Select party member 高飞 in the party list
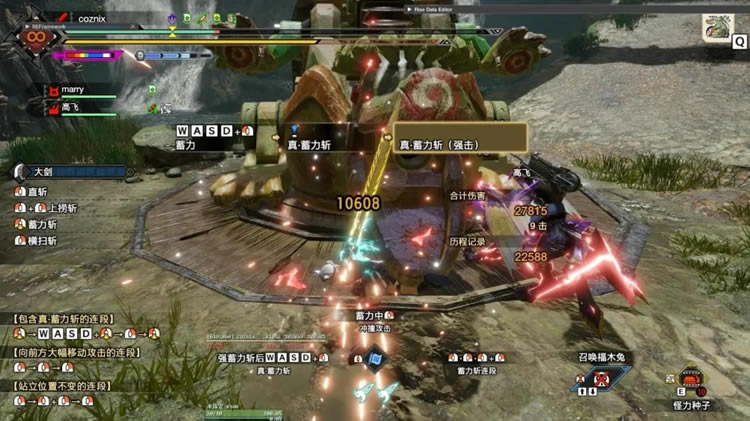Image resolution: width=750 pixels, height=421 pixels. (68, 107)
